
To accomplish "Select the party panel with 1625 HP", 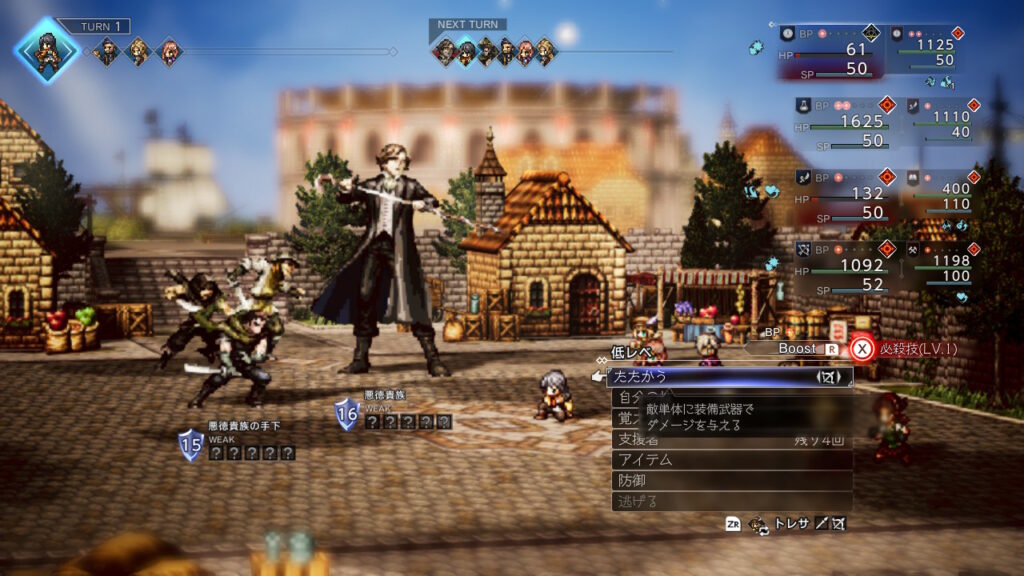I will pyautogui.click(x=838, y=122).
